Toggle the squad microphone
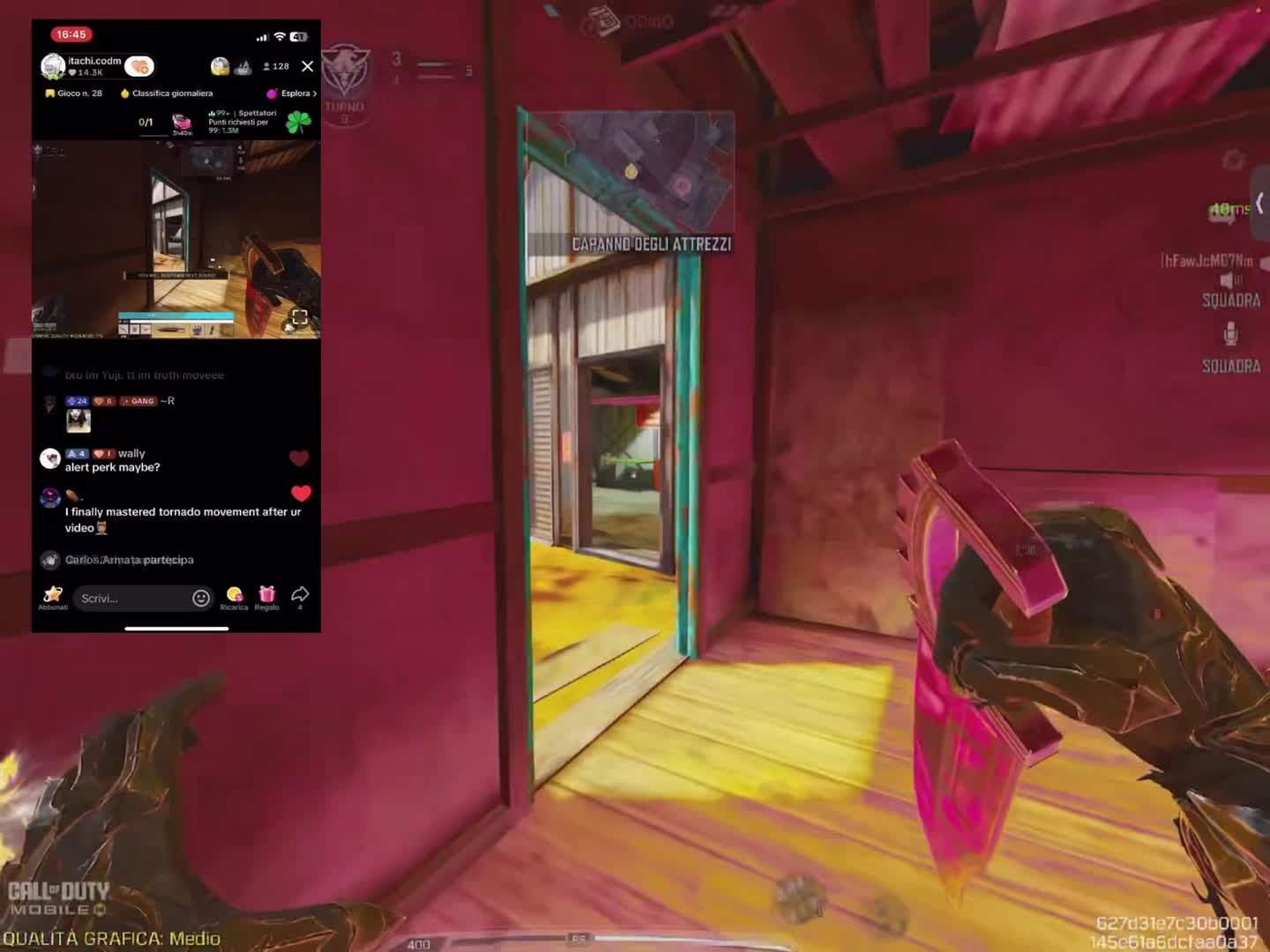This screenshot has height=952, width=1270. click(x=1230, y=334)
